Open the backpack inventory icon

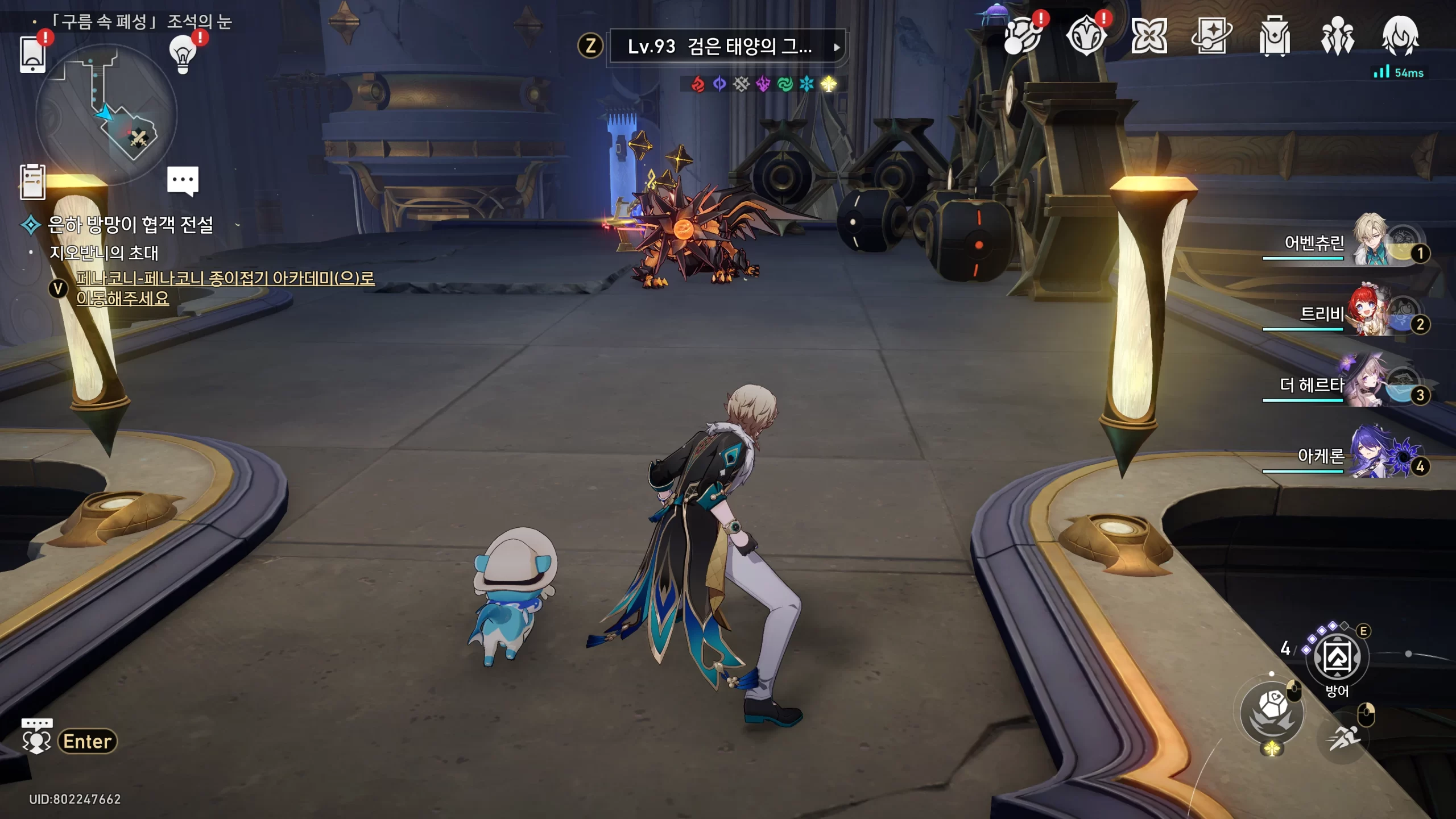click(1274, 36)
